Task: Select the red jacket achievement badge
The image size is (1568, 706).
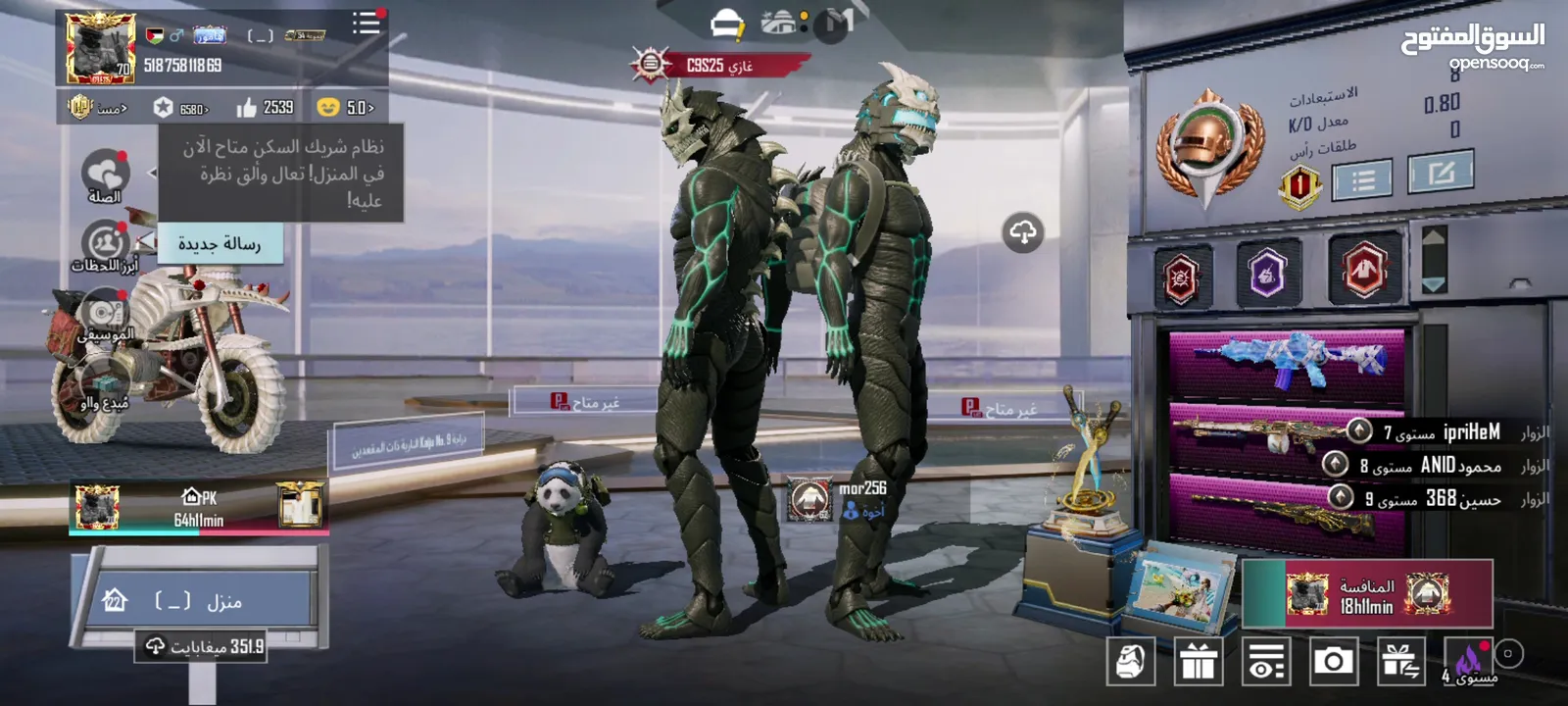Action: click(x=1364, y=270)
